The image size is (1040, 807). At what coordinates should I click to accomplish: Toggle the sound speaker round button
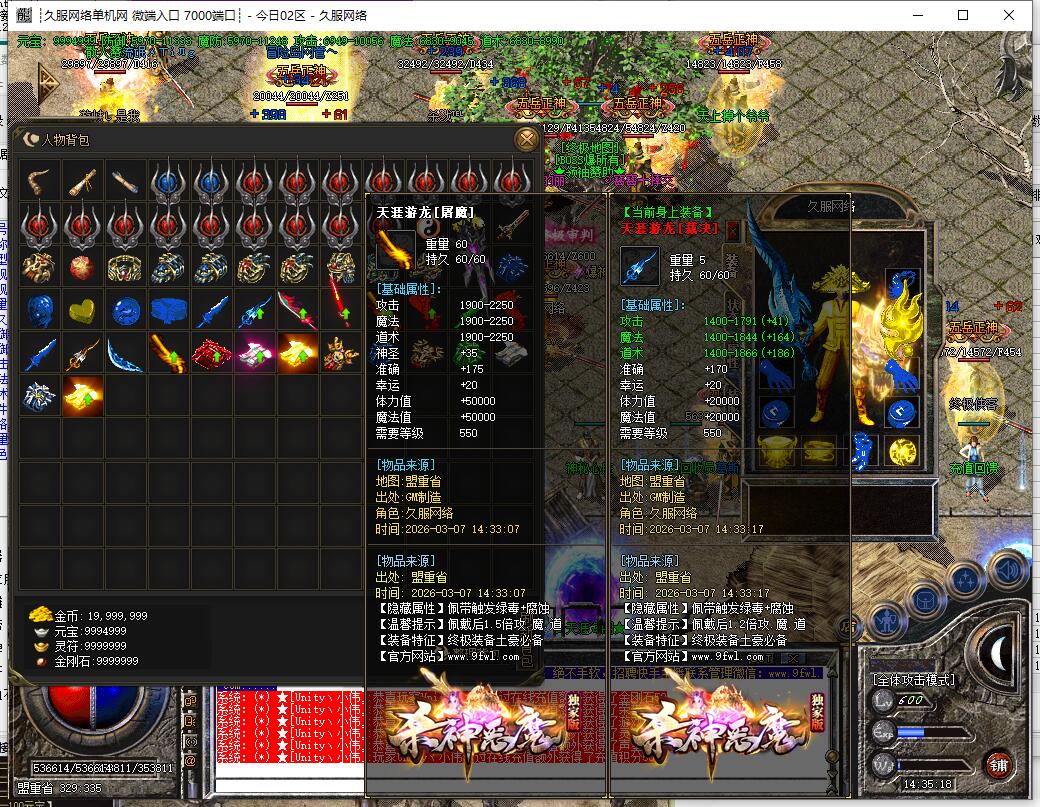[1006, 569]
